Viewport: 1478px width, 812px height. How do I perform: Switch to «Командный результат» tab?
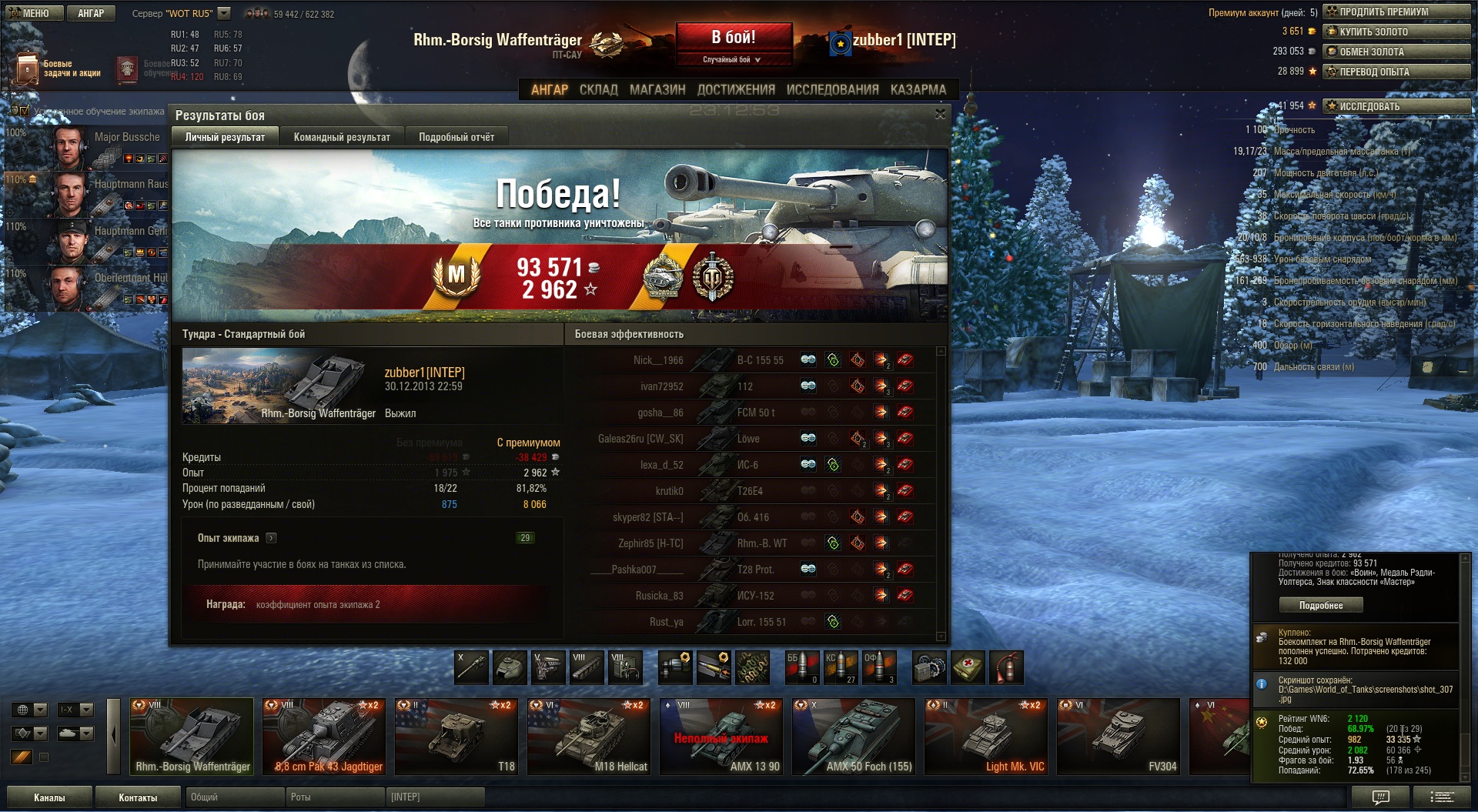click(x=342, y=137)
